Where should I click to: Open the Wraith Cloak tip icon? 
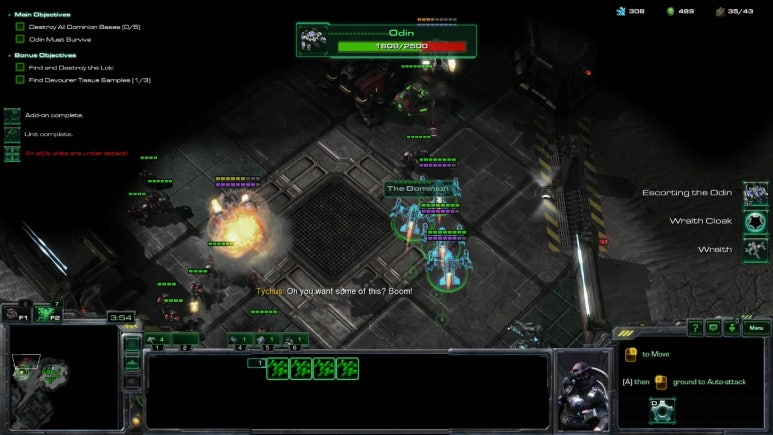755,221
